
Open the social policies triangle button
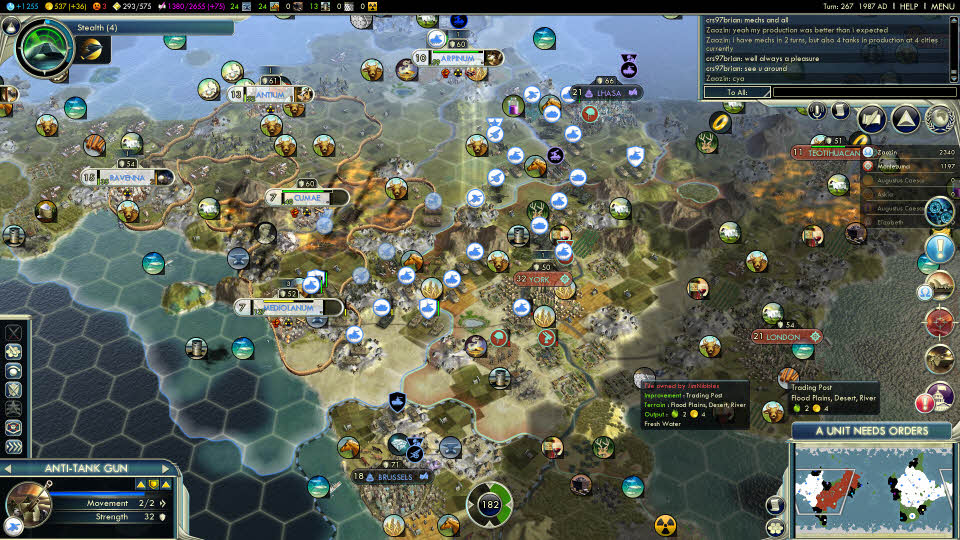coord(906,119)
